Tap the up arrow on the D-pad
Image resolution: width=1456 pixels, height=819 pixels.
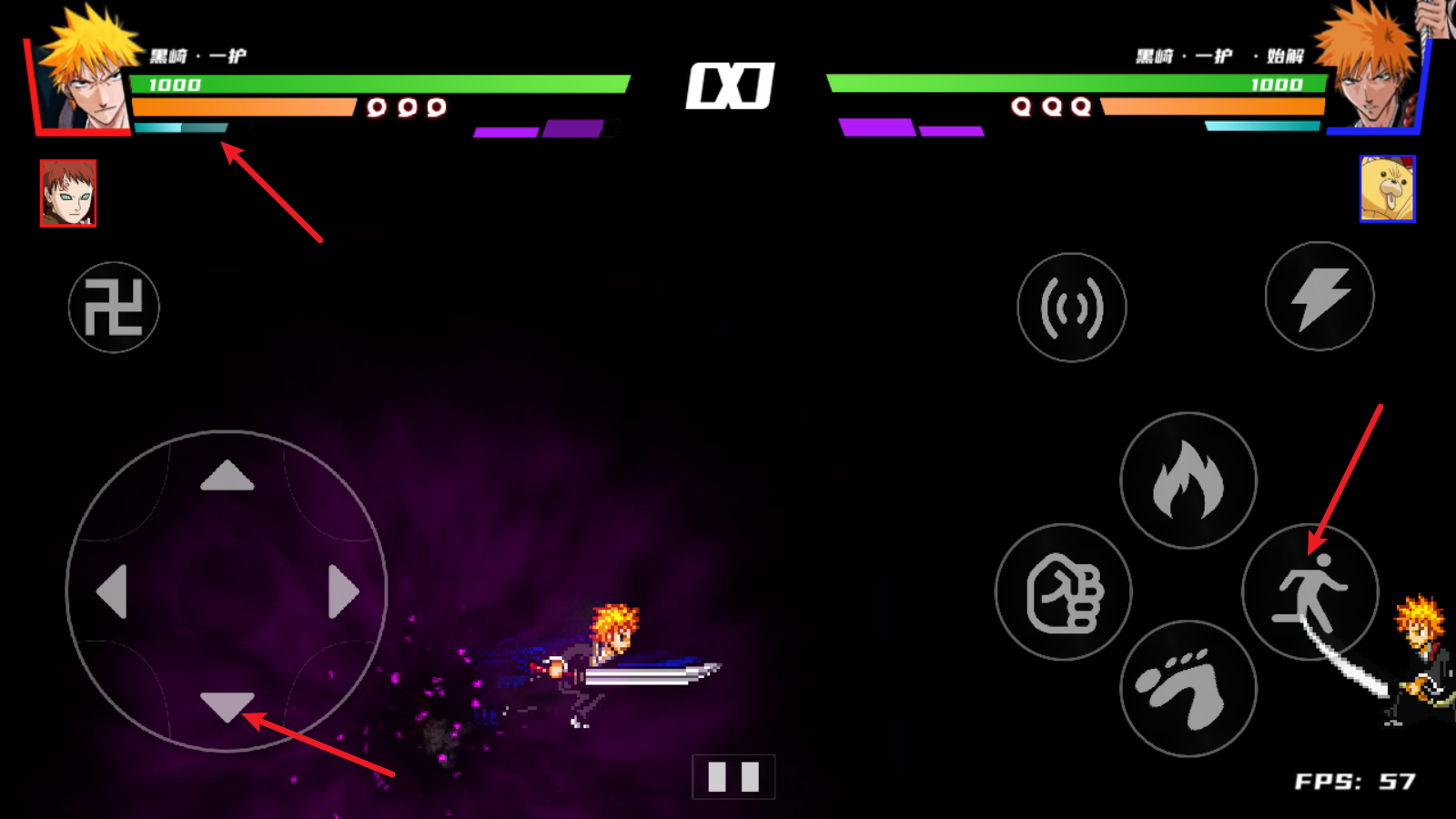coord(227,476)
